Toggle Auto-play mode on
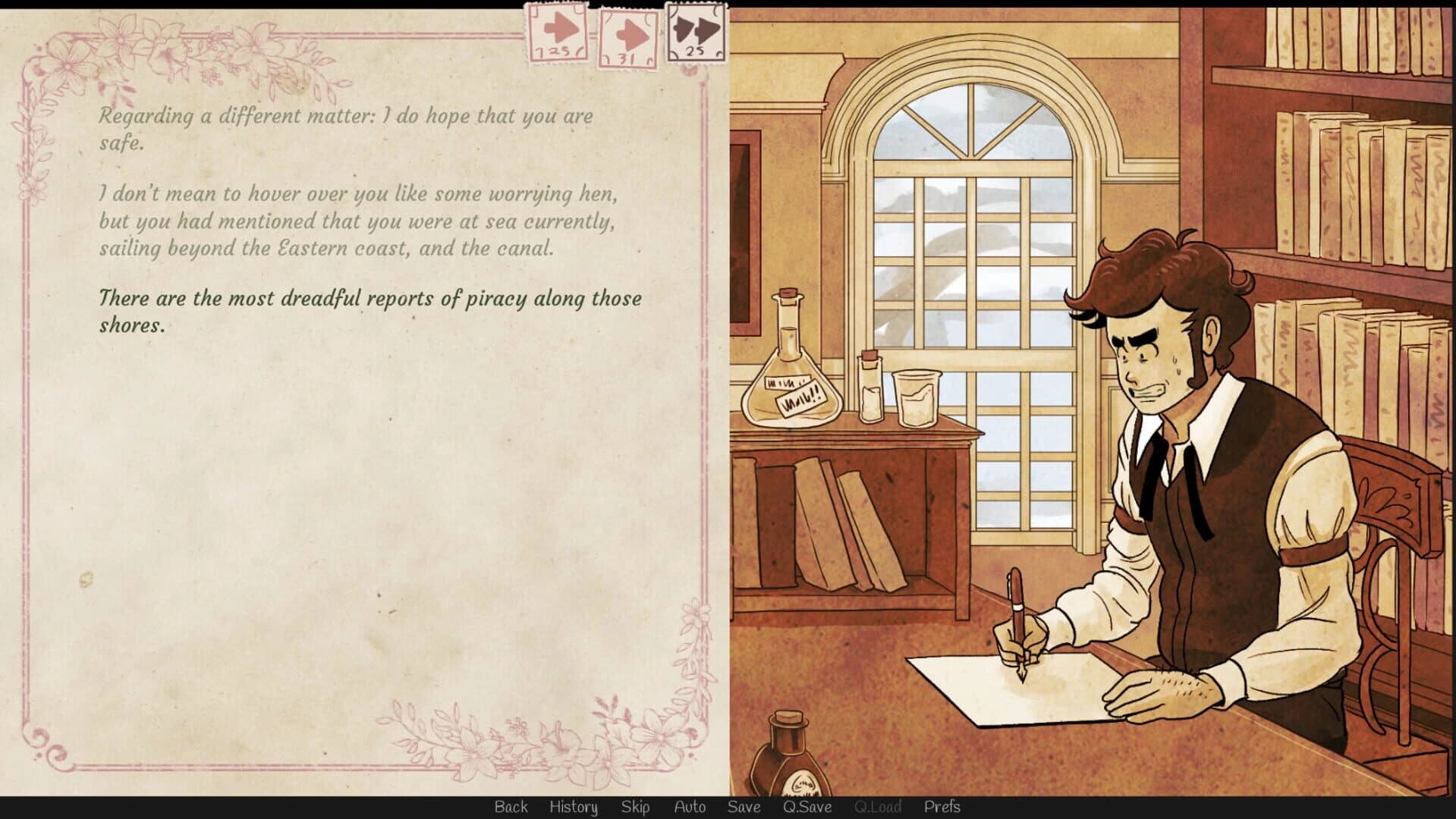Screen dimensions: 1456x819 pos(690,808)
